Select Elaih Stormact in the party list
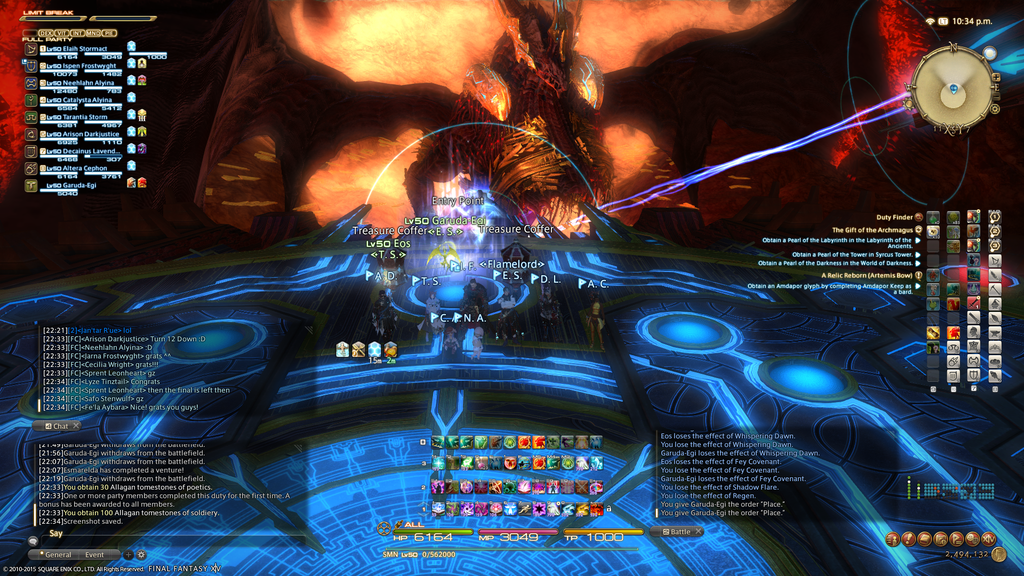Screen dimensions: 1024x576 (84, 48)
